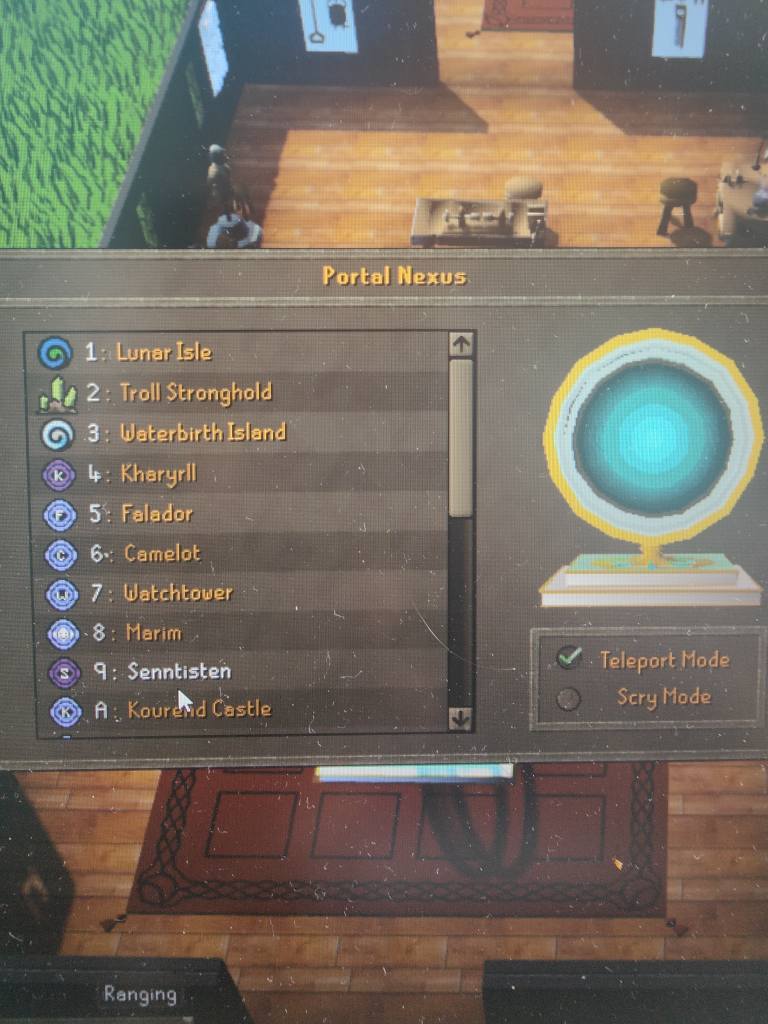The width and height of the screenshot is (768, 1024).
Task: Teleport to Kharyrll
Action: pyautogui.click(x=158, y=473)
